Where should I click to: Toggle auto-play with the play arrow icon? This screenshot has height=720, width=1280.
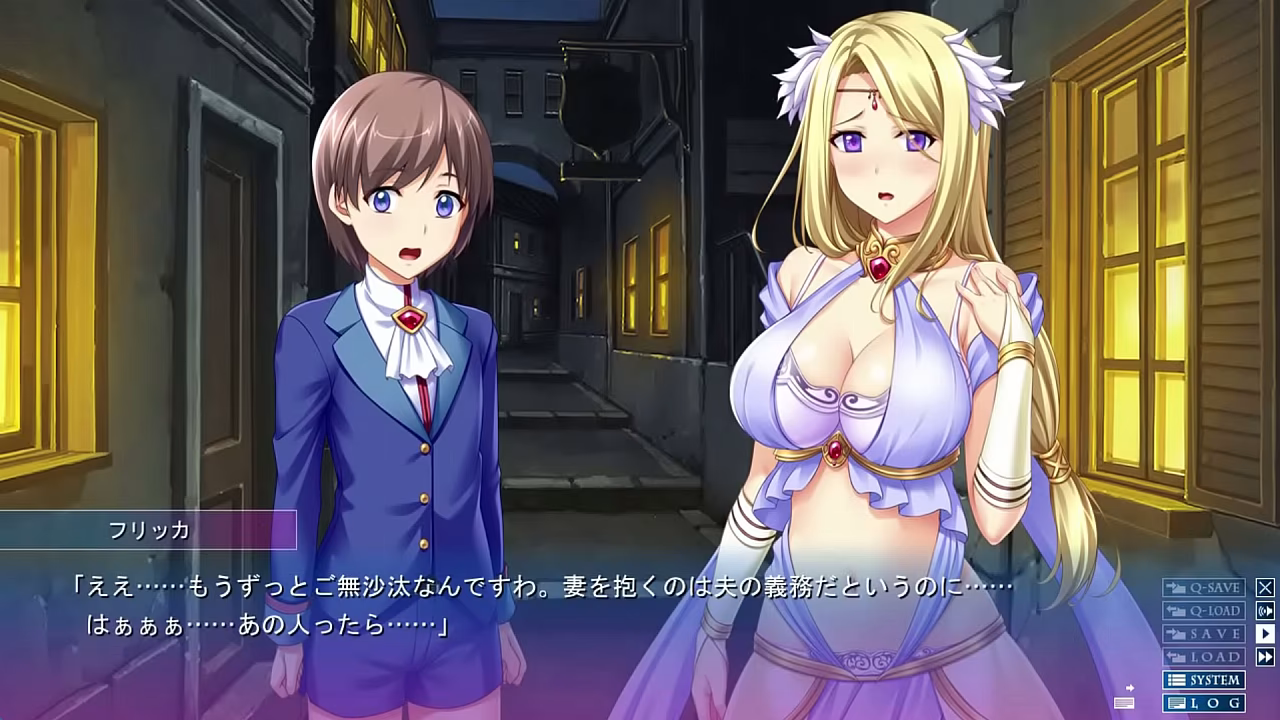(1265, 634)
